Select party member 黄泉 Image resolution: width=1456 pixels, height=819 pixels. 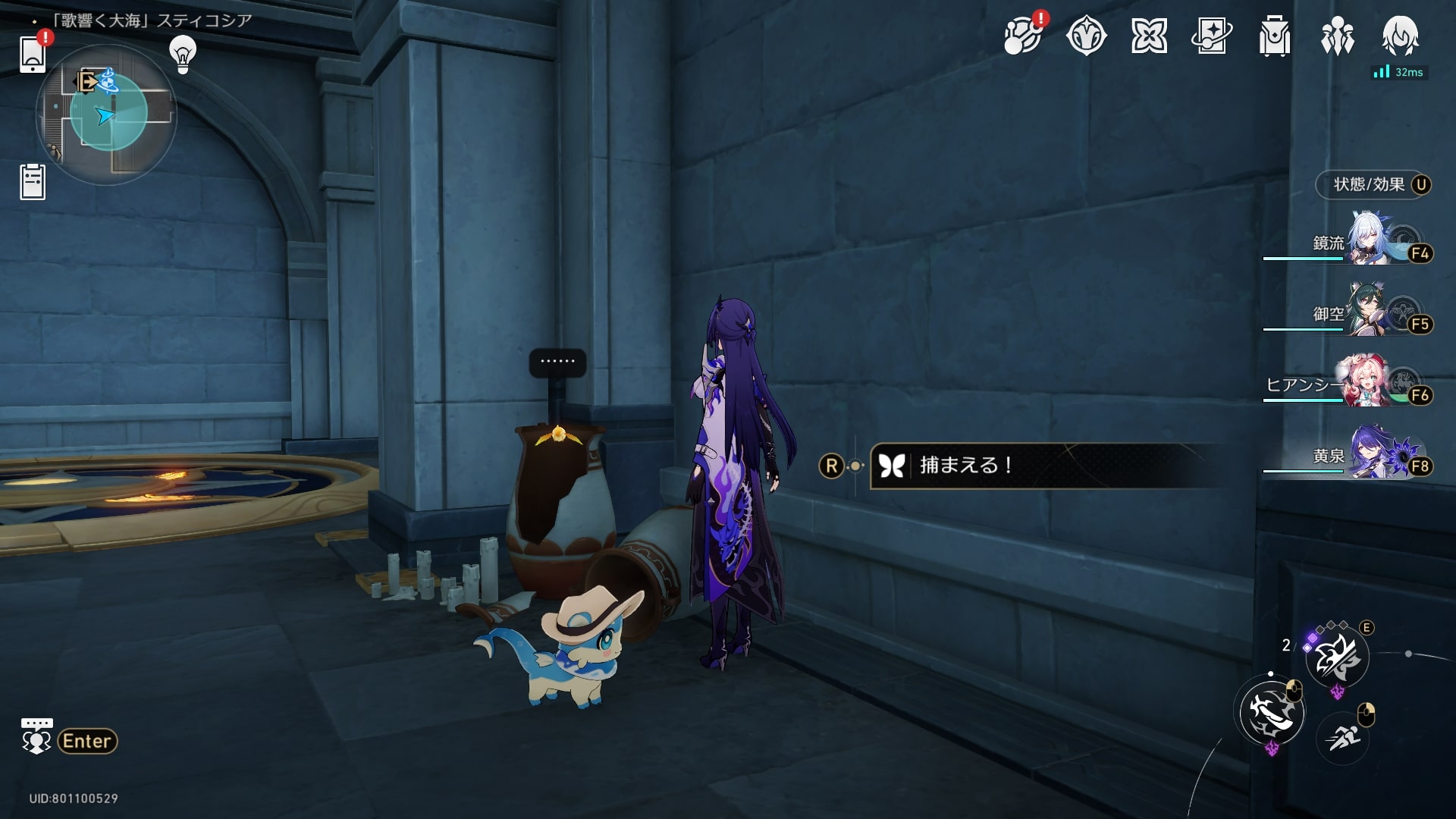coord(1369,453)
